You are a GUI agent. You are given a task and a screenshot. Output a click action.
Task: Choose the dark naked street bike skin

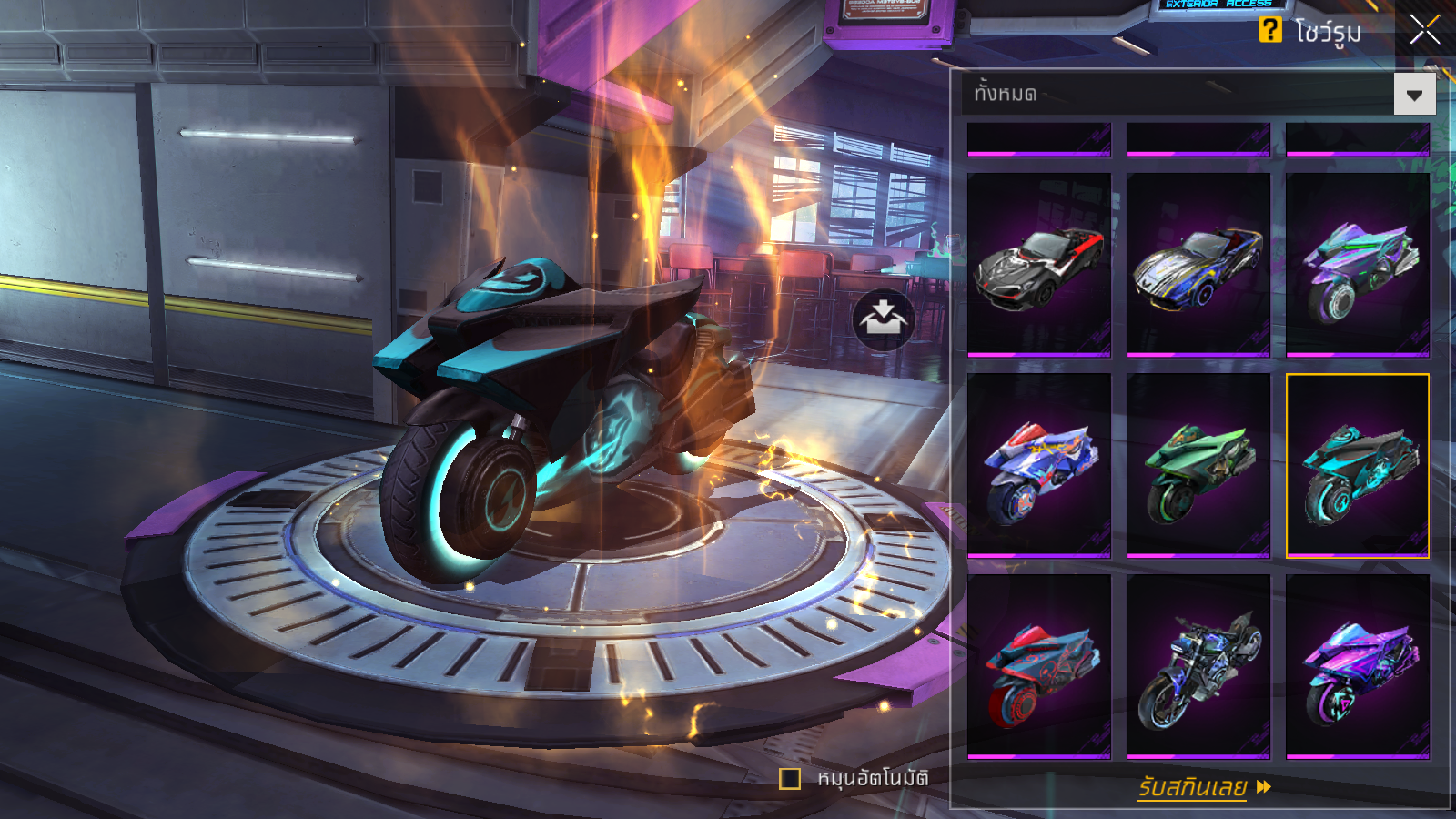1198,666
